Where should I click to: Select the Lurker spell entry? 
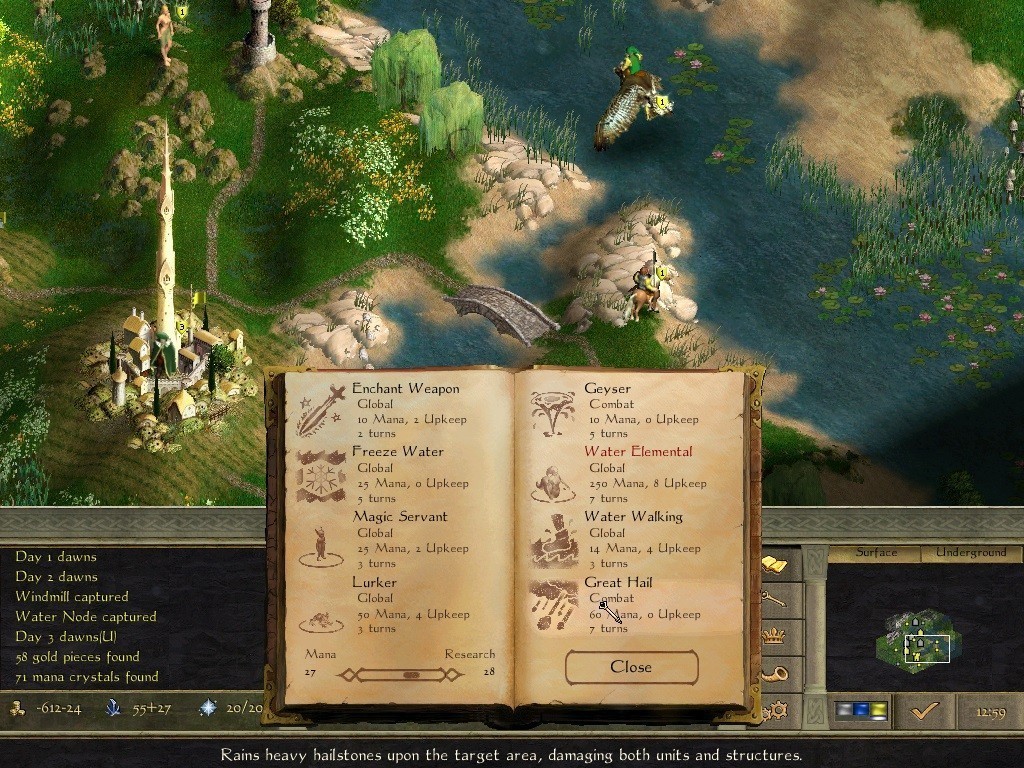pos(374,582)
